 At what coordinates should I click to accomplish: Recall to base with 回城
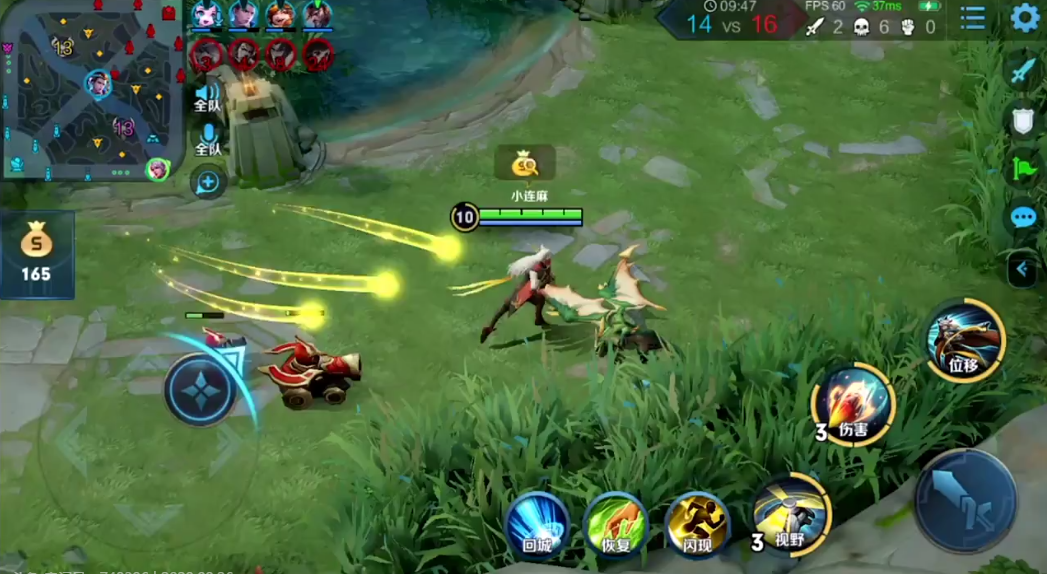pos(537,522)
